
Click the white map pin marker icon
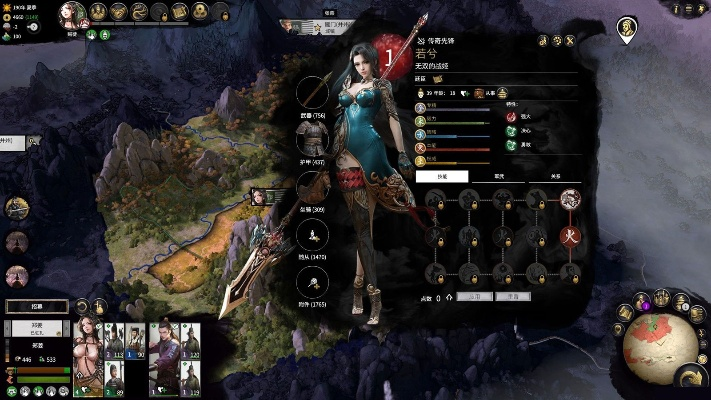[627, 29]
